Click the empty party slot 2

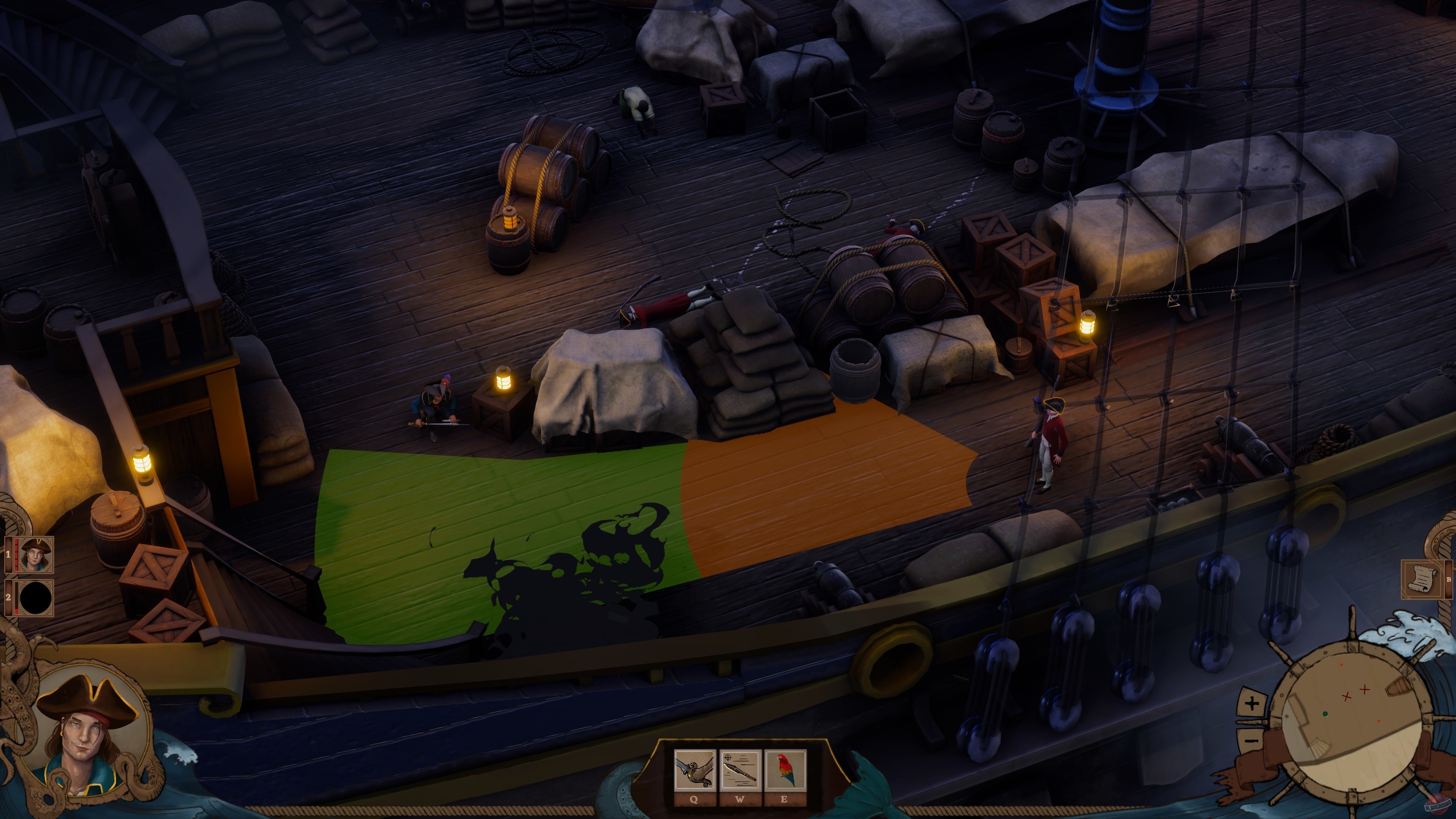coord(35,598)
